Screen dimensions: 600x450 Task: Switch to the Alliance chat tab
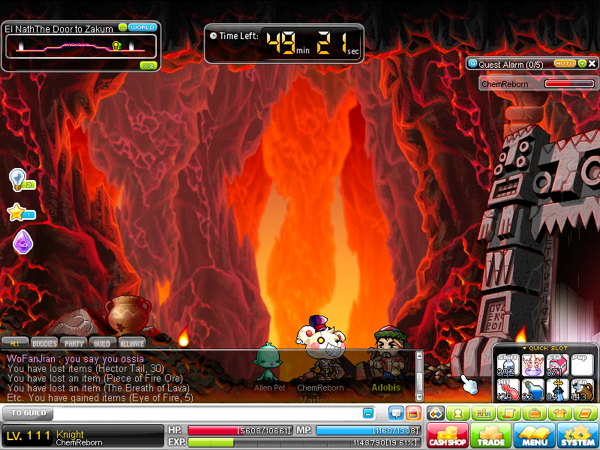[x=133, y=343]
